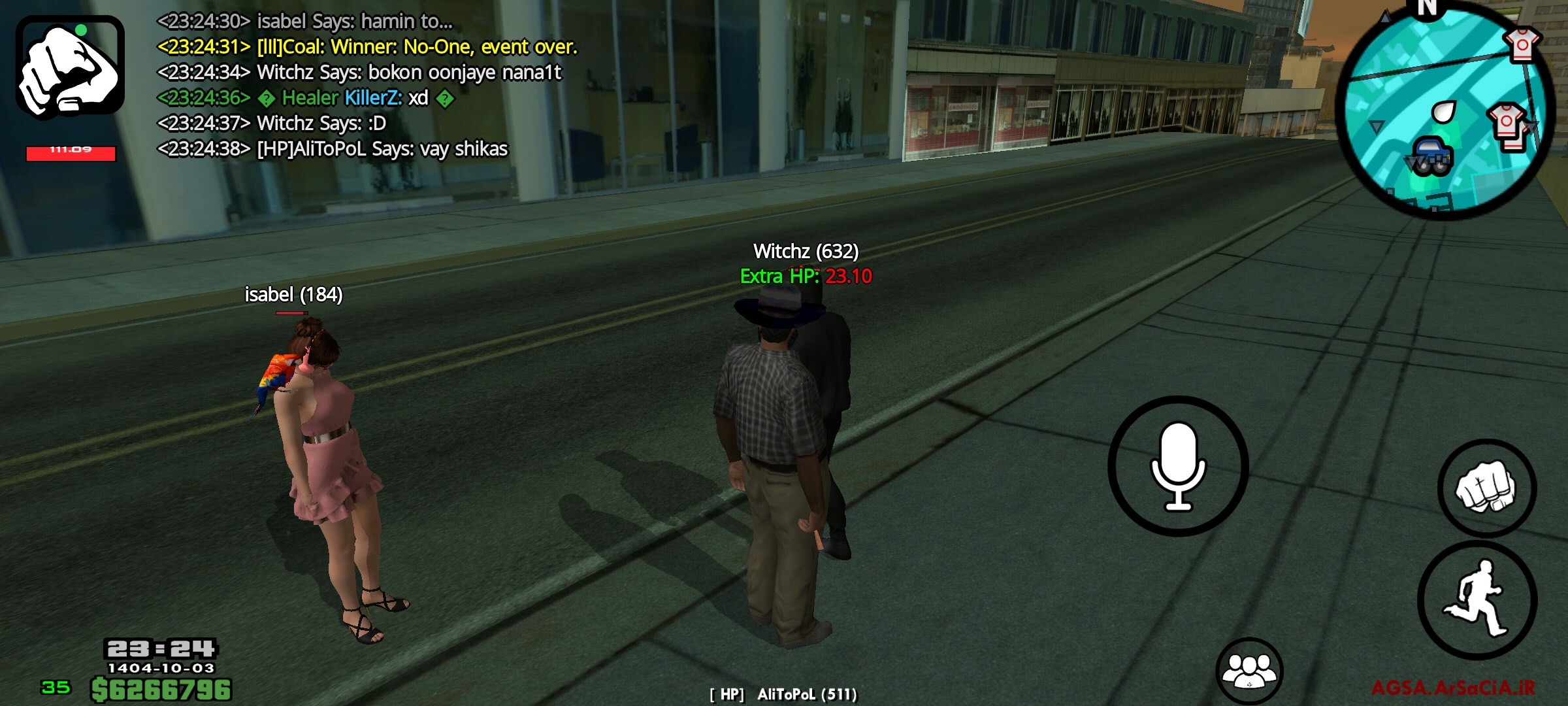This screenshot has height=706, width=1568.
Task: Tap the fist logo in the top-left corner
Action: click(x=72, y=69)
